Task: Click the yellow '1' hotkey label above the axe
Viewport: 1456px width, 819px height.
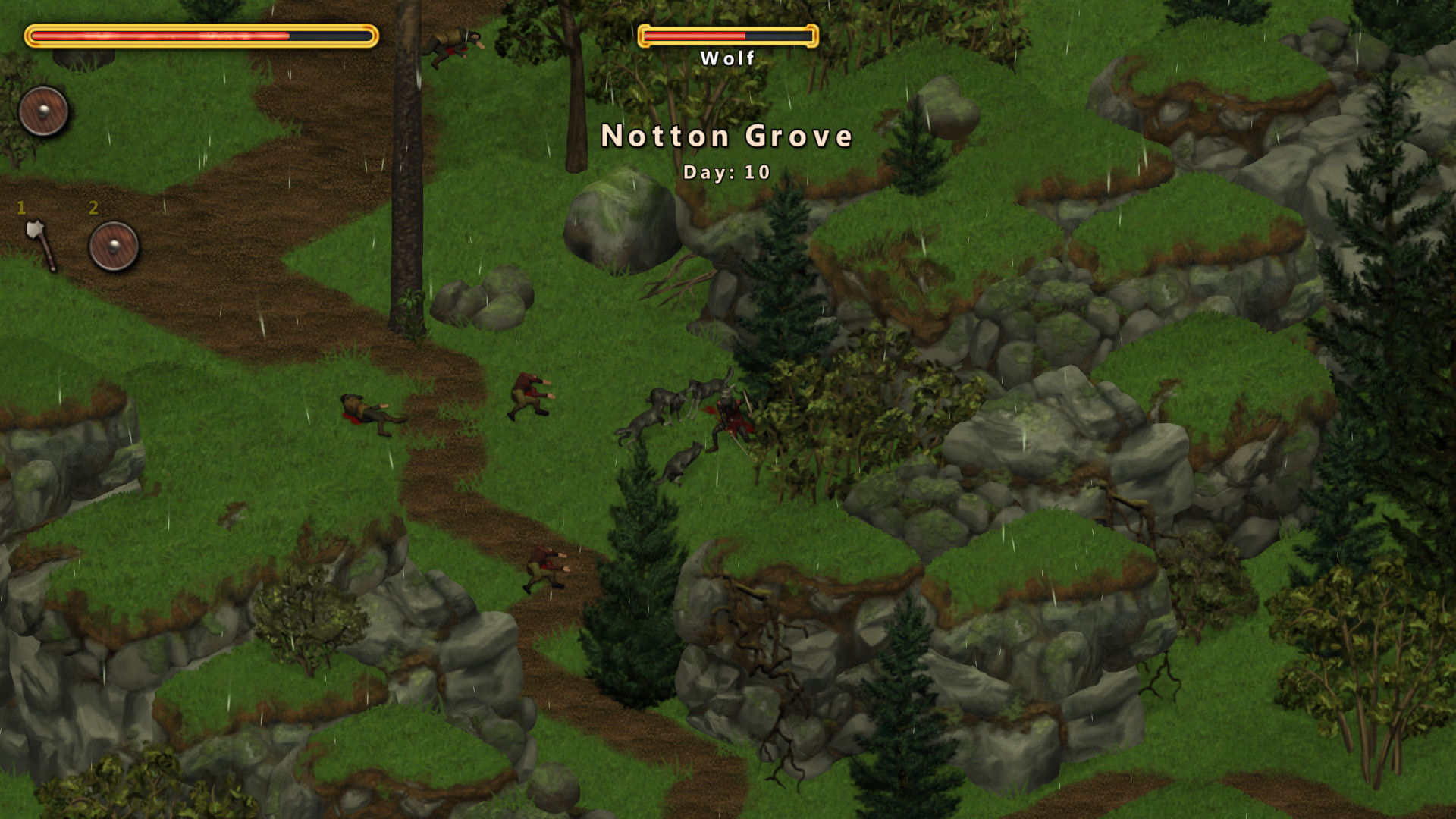Action: pos(21,209)
